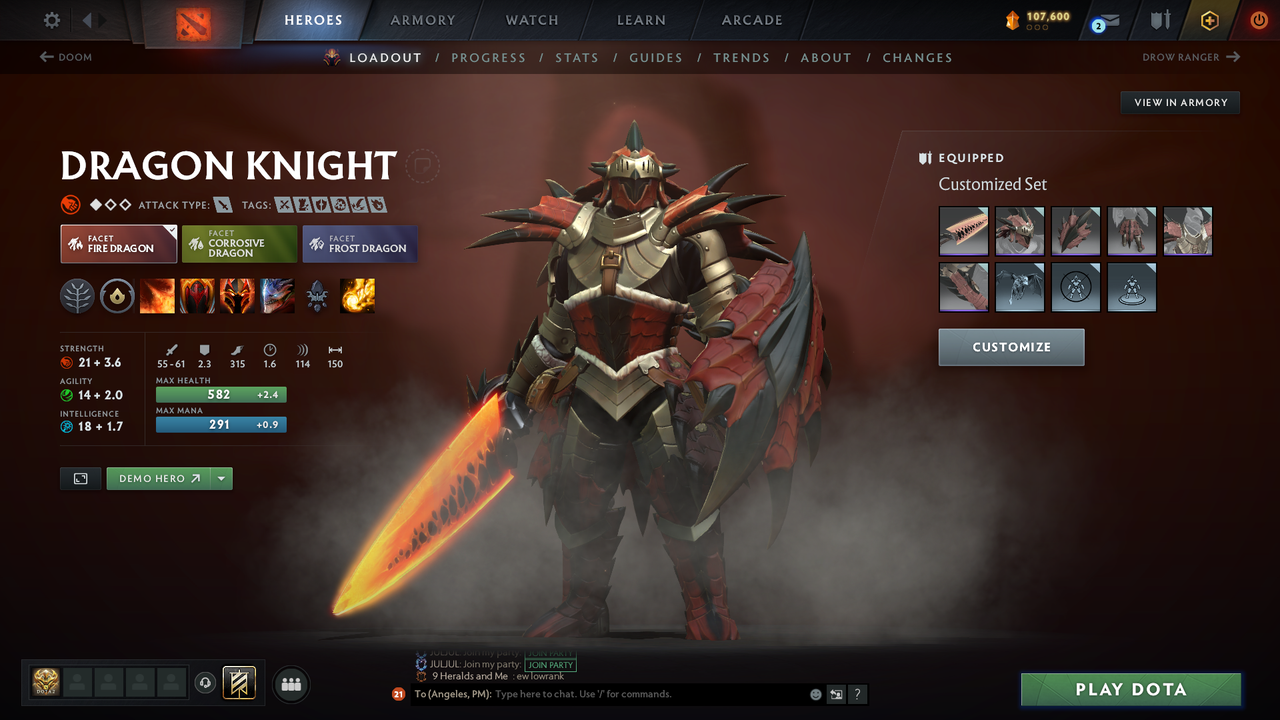Open the Dota Plus hexagon icon
1280x720 pixels.
1209,19
